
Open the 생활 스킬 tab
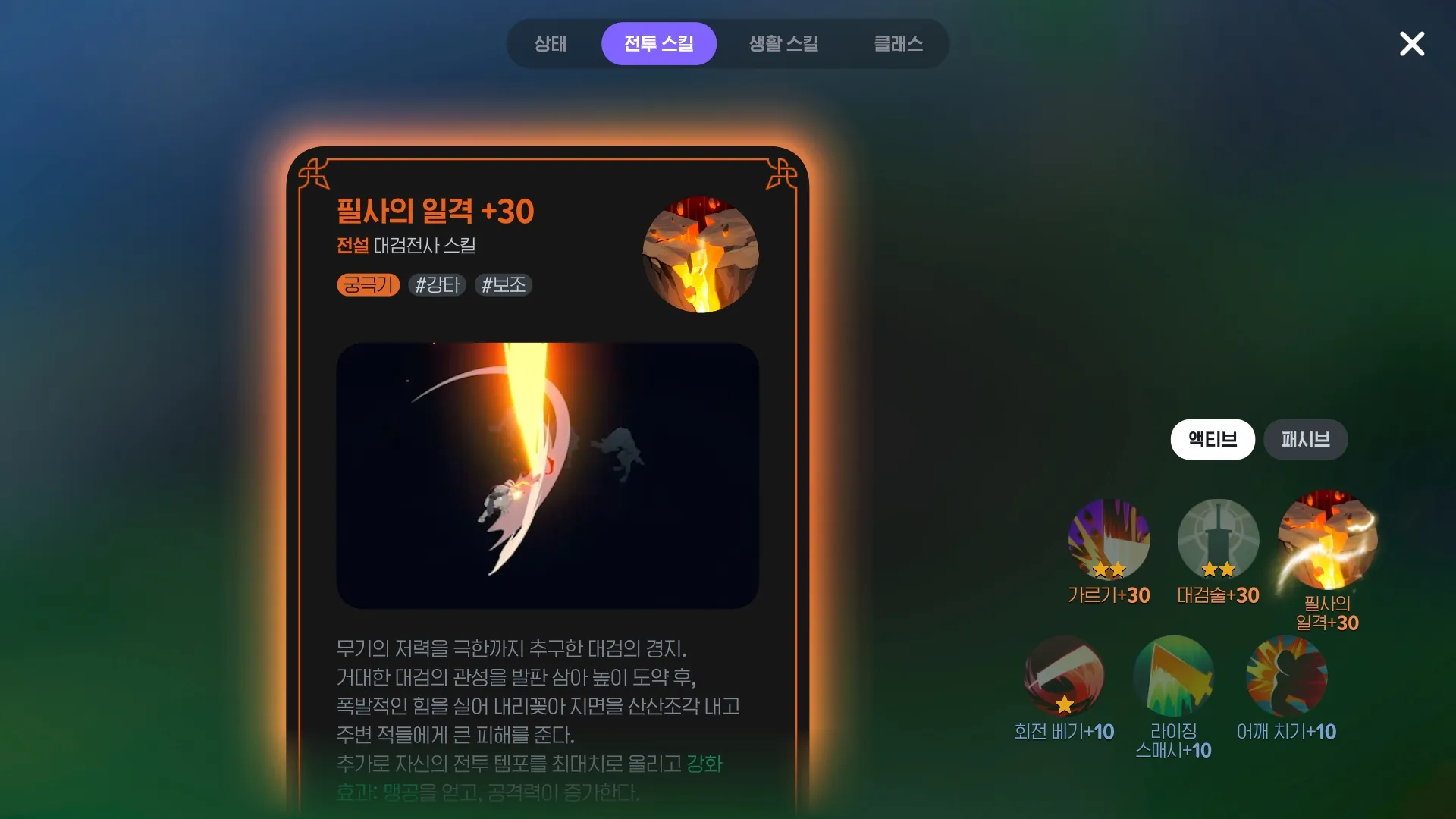tap(783, 43)
